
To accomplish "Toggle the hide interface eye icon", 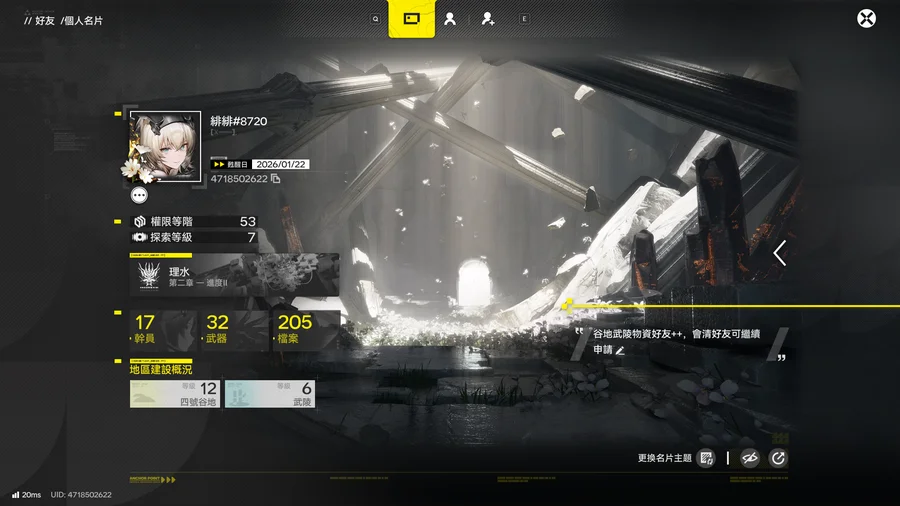I will tap(749, 458).
